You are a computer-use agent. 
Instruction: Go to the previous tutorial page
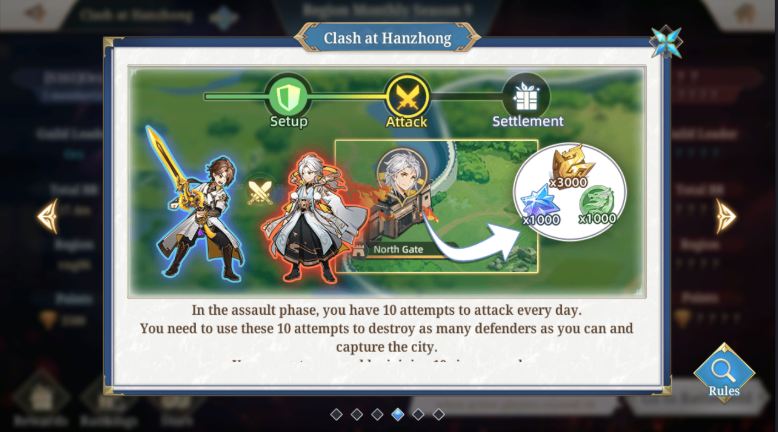[47, 216]
